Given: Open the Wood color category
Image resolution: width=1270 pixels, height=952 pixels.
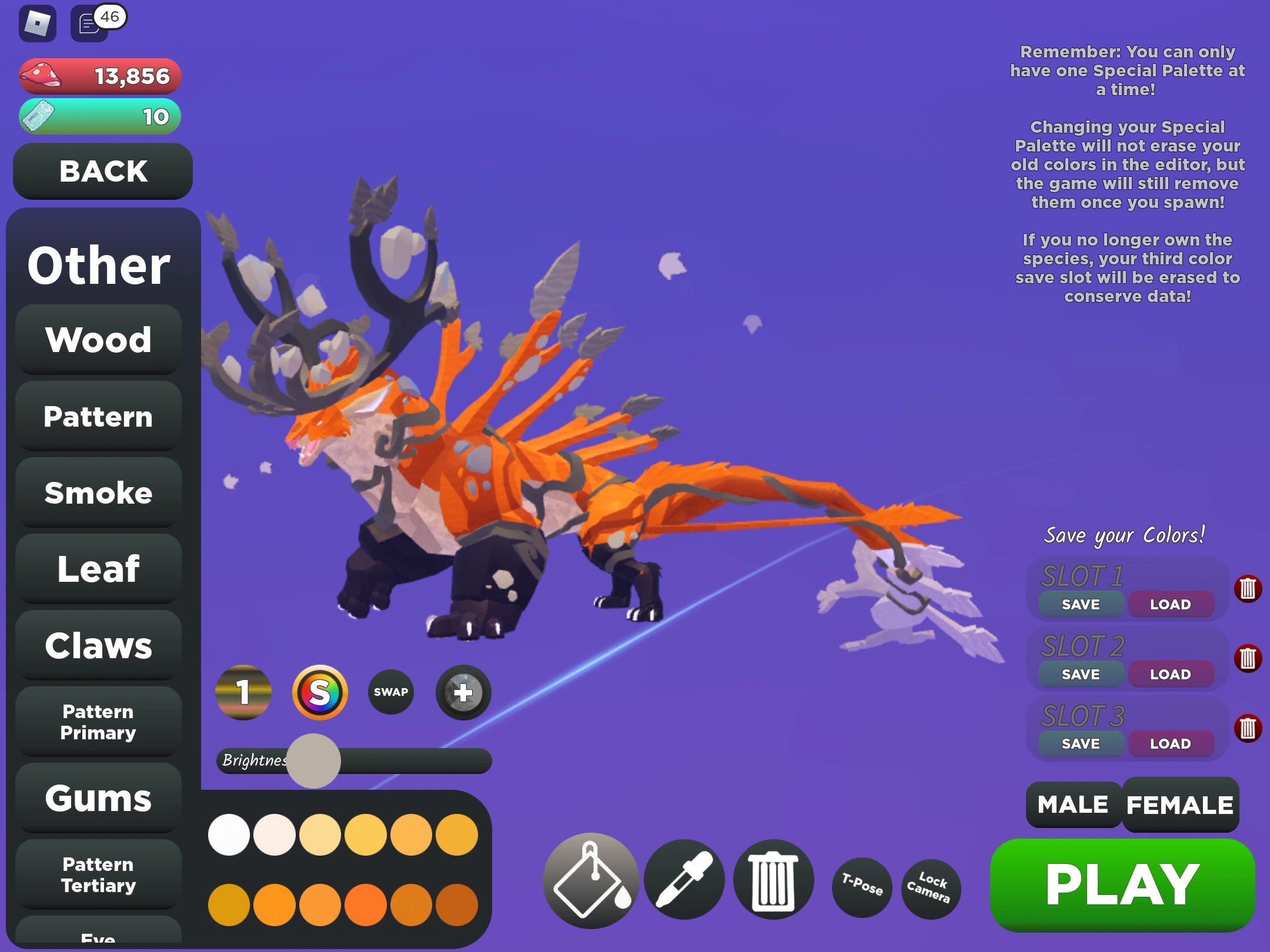Looking at the screenshot, I should [98, 340].
